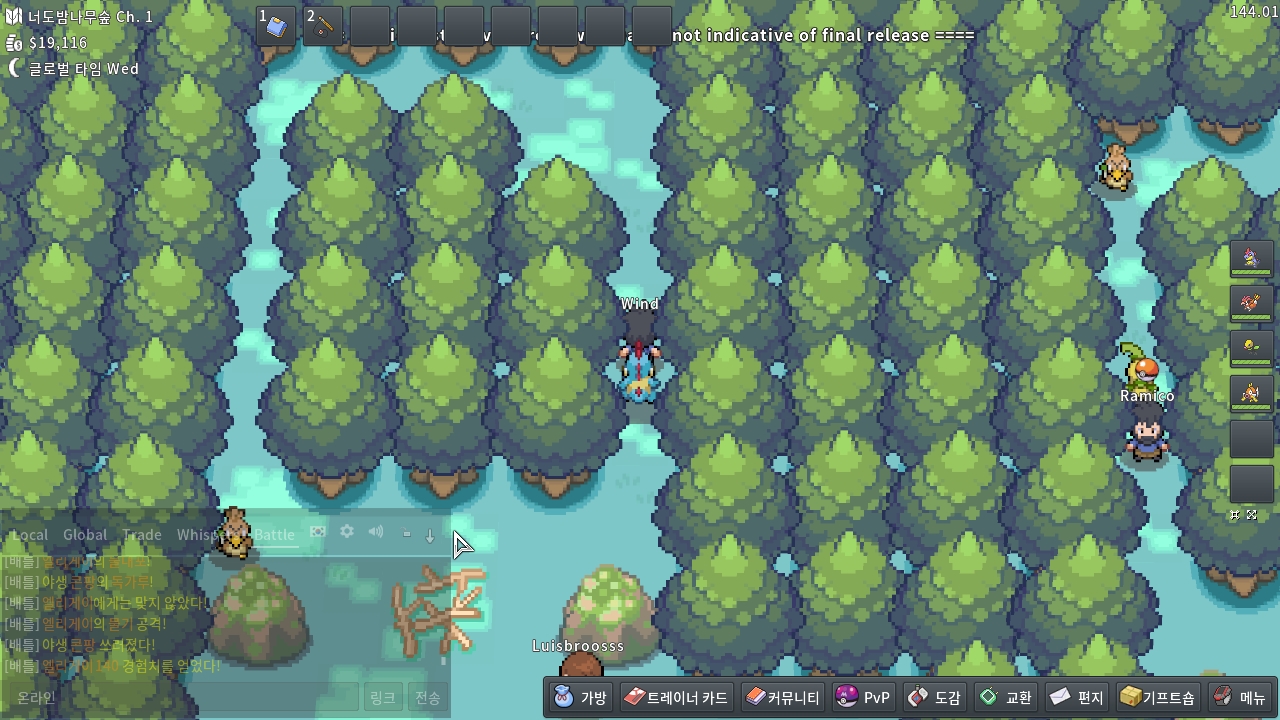Open the 기프트숍 gift shop
Screen dimensions: 1280x720
click(1157, 697)
